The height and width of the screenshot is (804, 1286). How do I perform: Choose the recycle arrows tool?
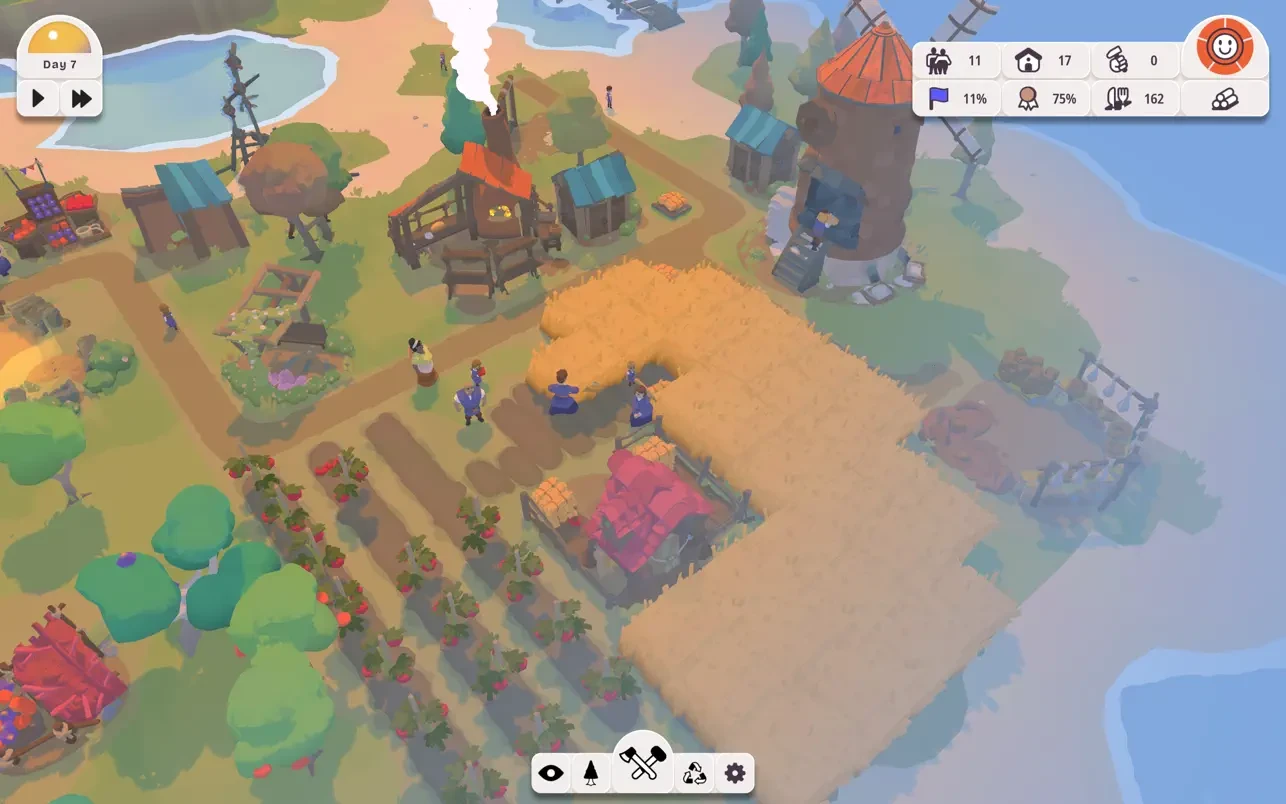tap(694, 773)
